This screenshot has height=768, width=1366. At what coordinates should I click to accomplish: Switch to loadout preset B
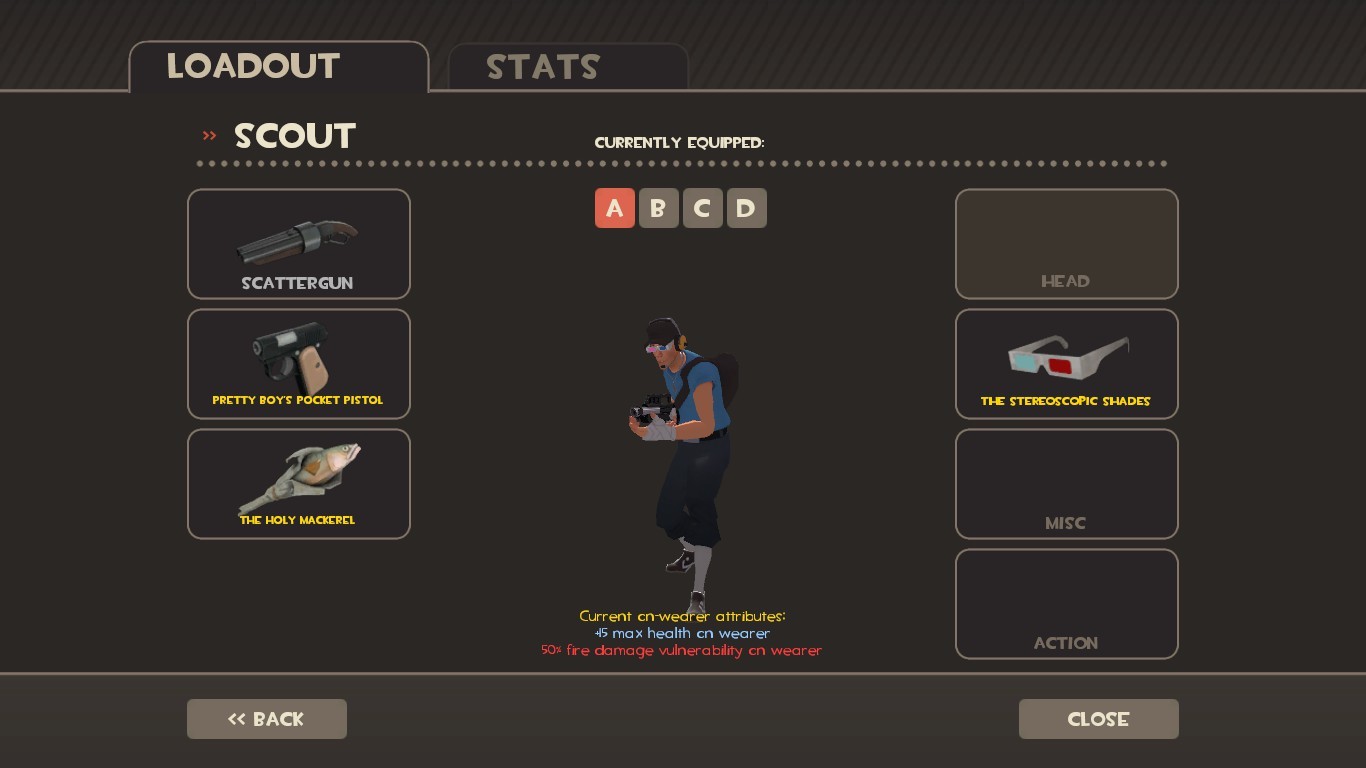pyautogui.click(x=659, y=208)
